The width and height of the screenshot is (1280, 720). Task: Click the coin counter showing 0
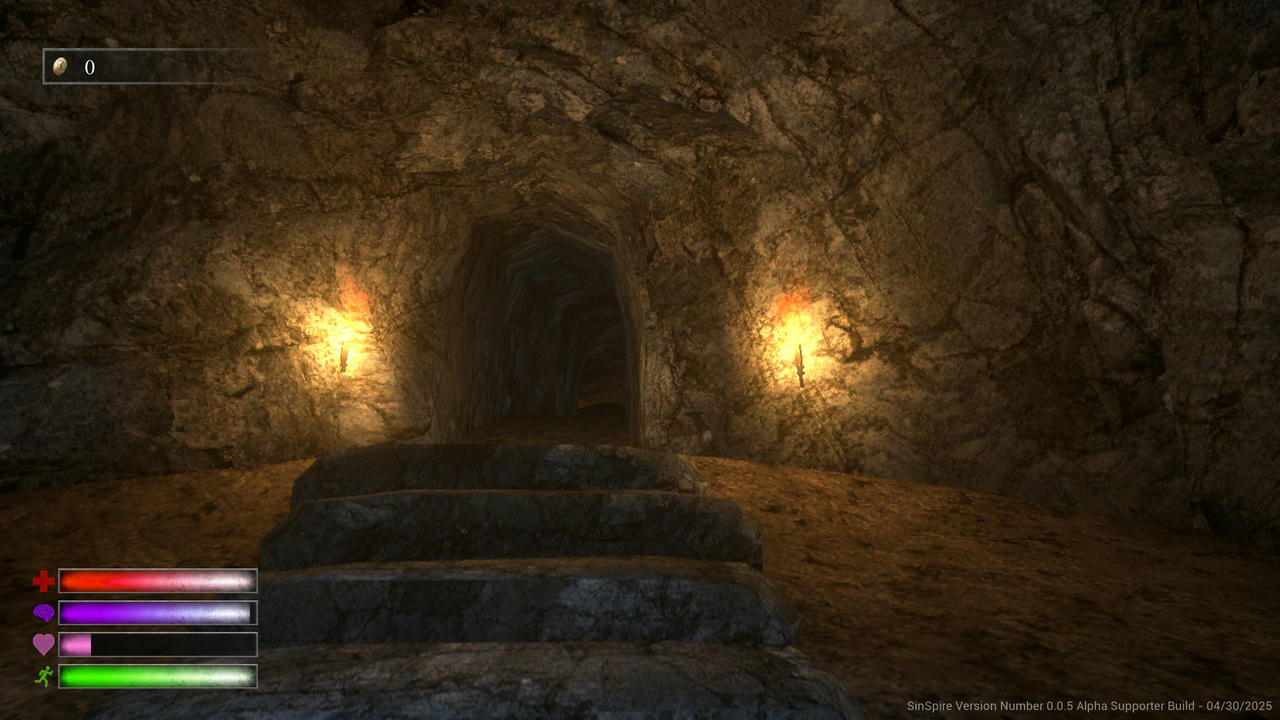90,67
